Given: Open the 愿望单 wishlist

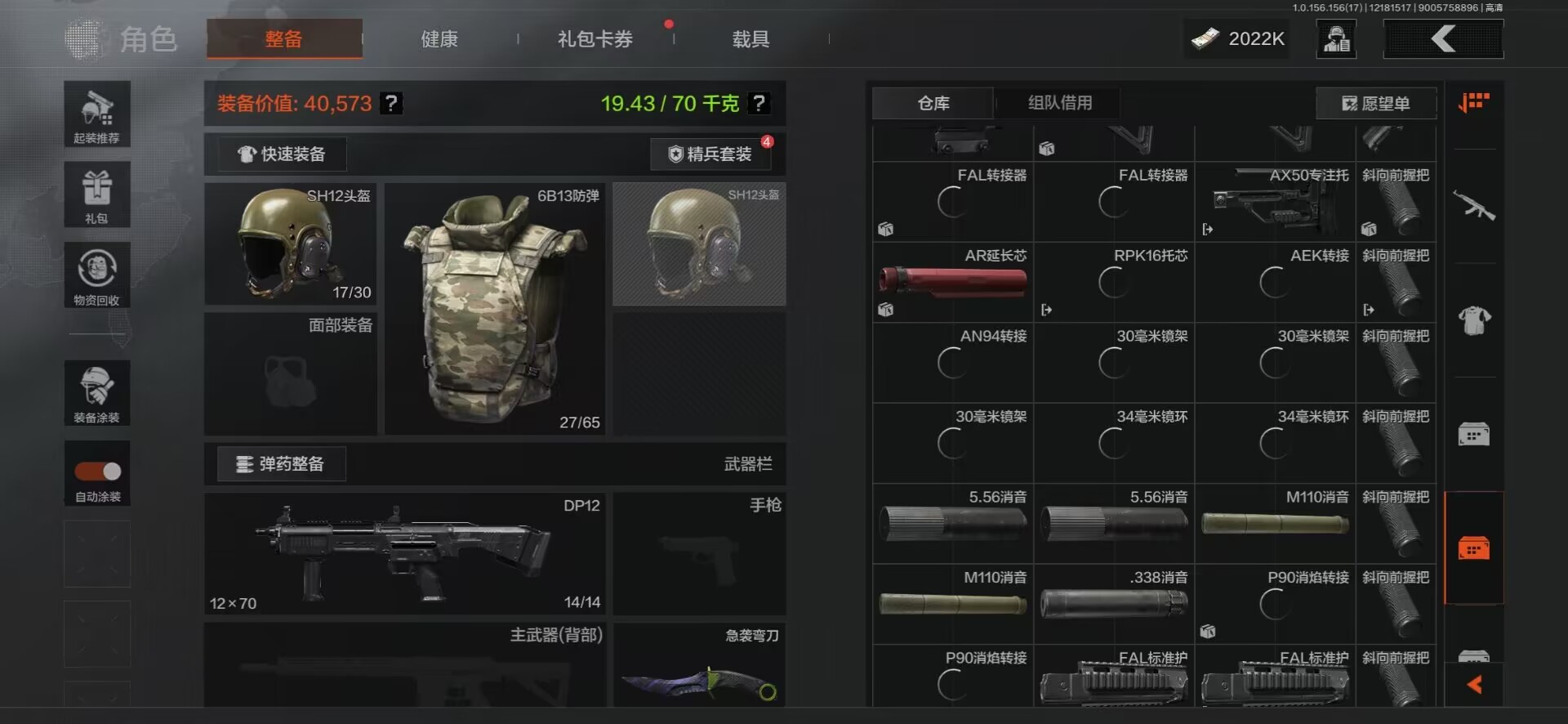Looking at the screenshot, I should click(x=1376, y=104).
